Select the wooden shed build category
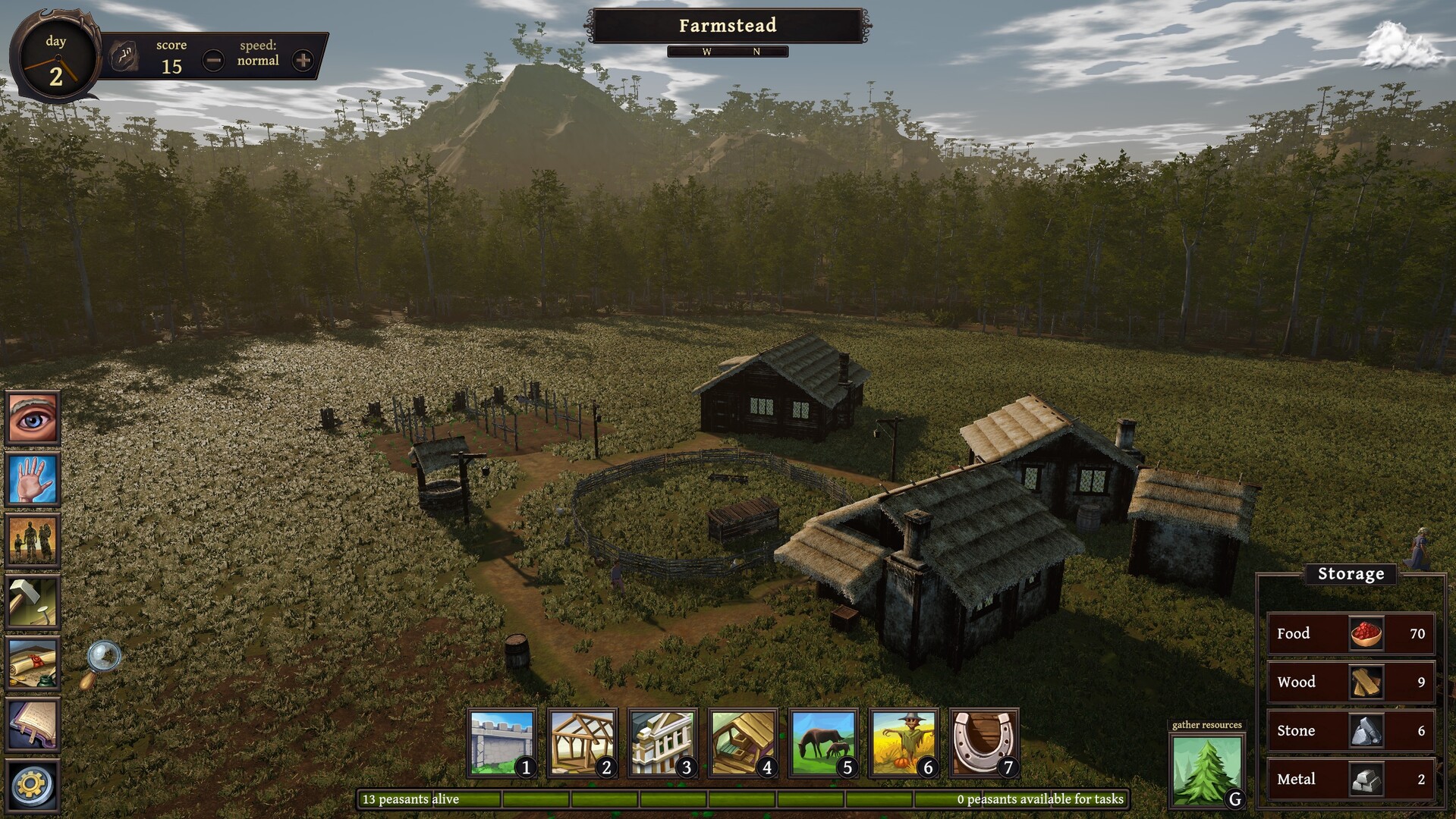This screenshot has height=819, width=1456. [x=743, y=743]
